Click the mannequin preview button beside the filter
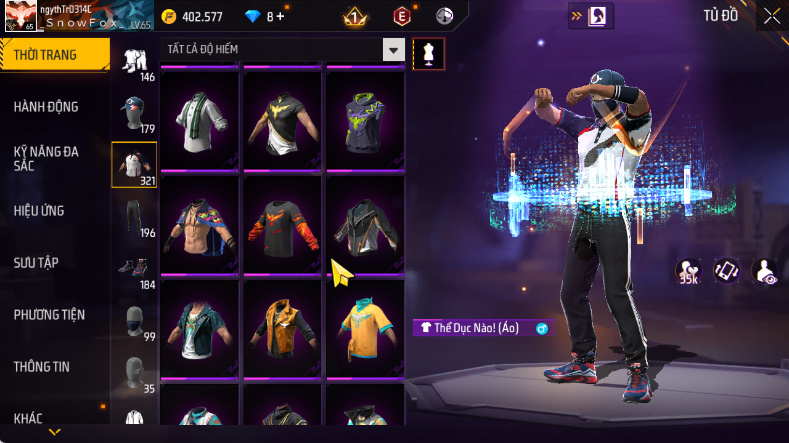Image resolution: width=789 pixels, height=443 pixels. click(429, 53)
